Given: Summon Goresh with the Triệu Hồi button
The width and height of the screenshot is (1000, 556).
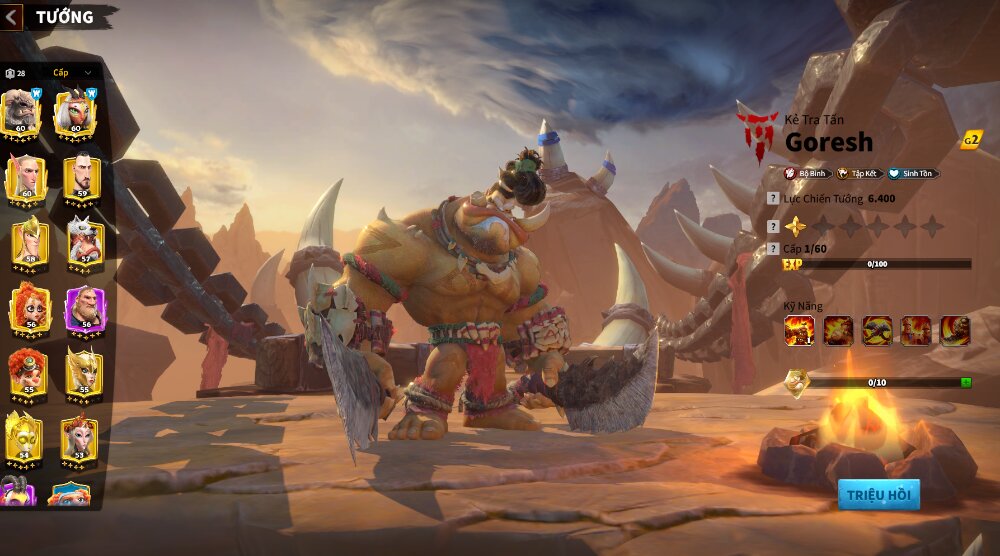Looking at the screenshot, I should tap(878, 494).
